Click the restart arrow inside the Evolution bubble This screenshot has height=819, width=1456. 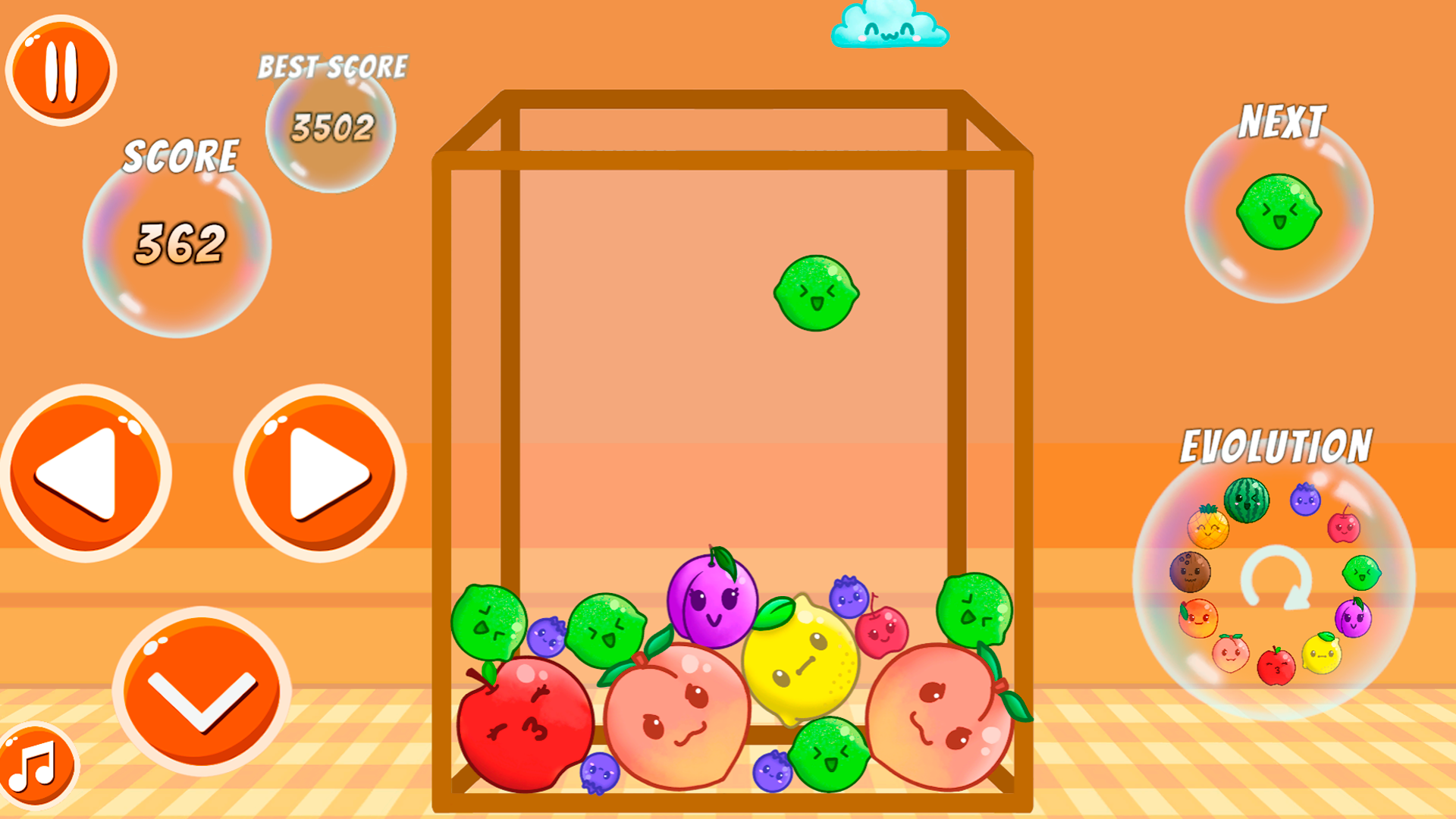[1278, 576]
